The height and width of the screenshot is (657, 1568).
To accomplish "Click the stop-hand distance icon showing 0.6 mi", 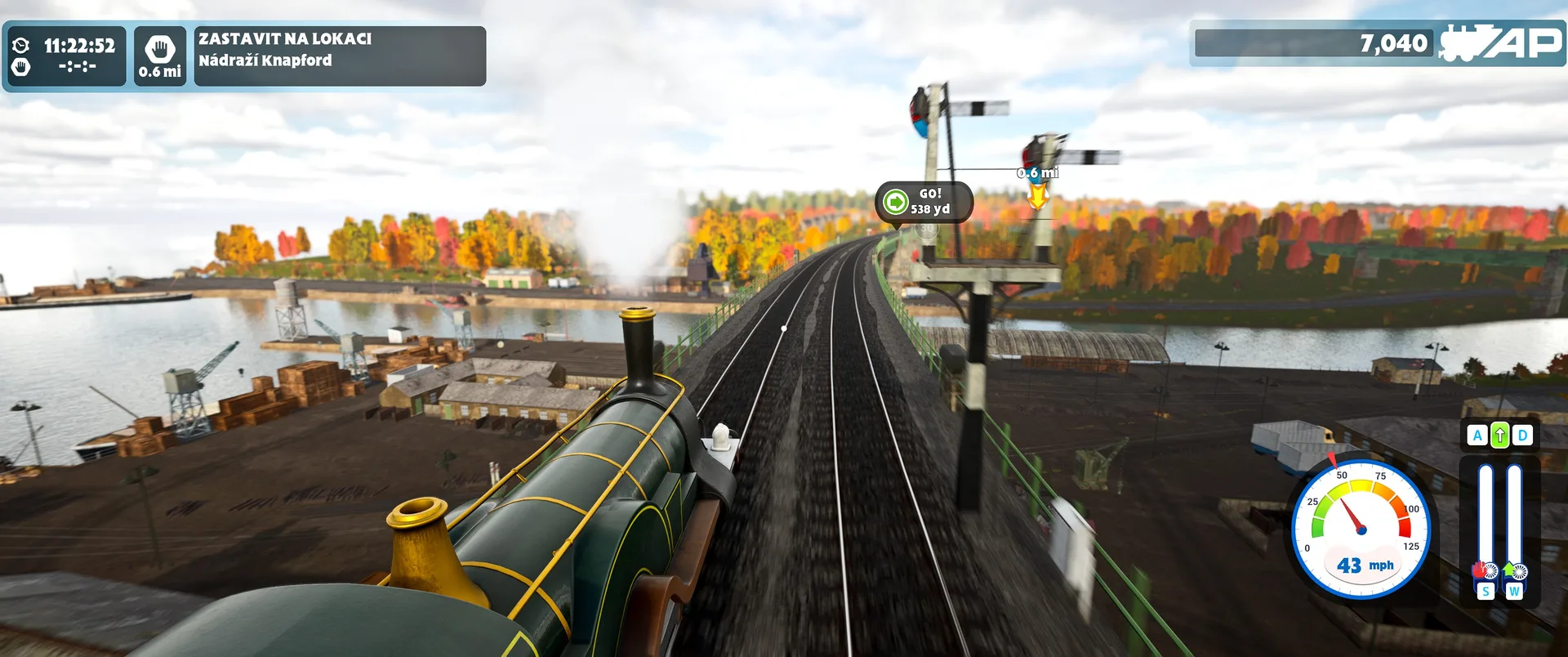I will pyautogui.click(x=160, y=56).
